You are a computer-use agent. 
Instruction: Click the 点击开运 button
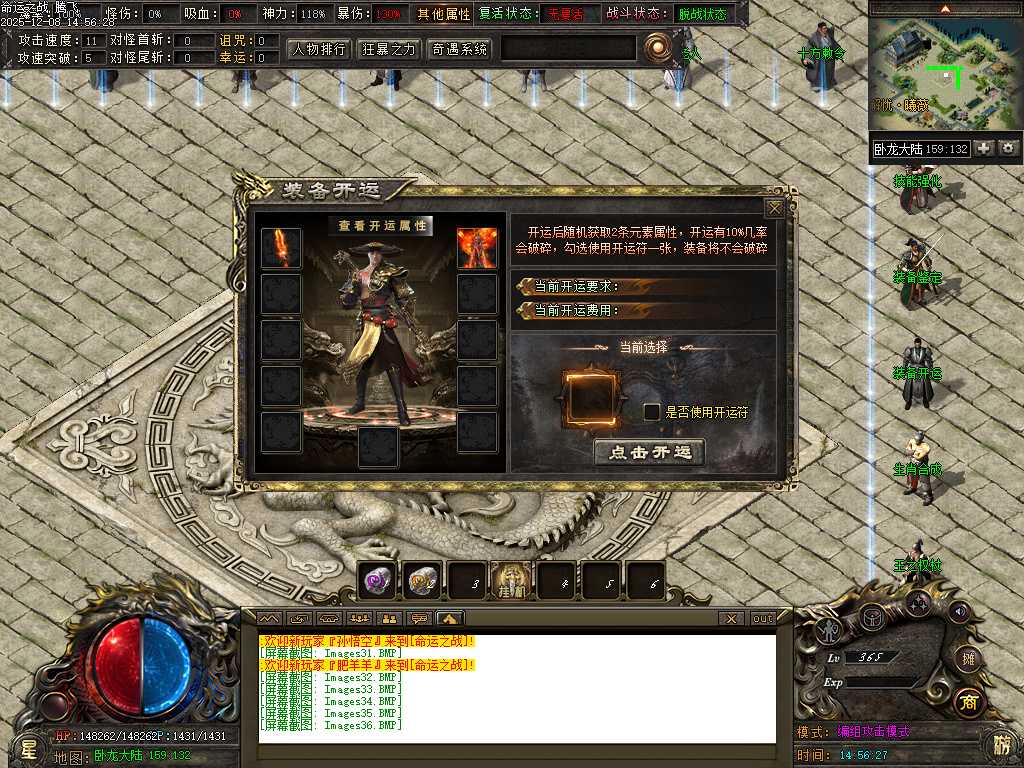(649, 452)
